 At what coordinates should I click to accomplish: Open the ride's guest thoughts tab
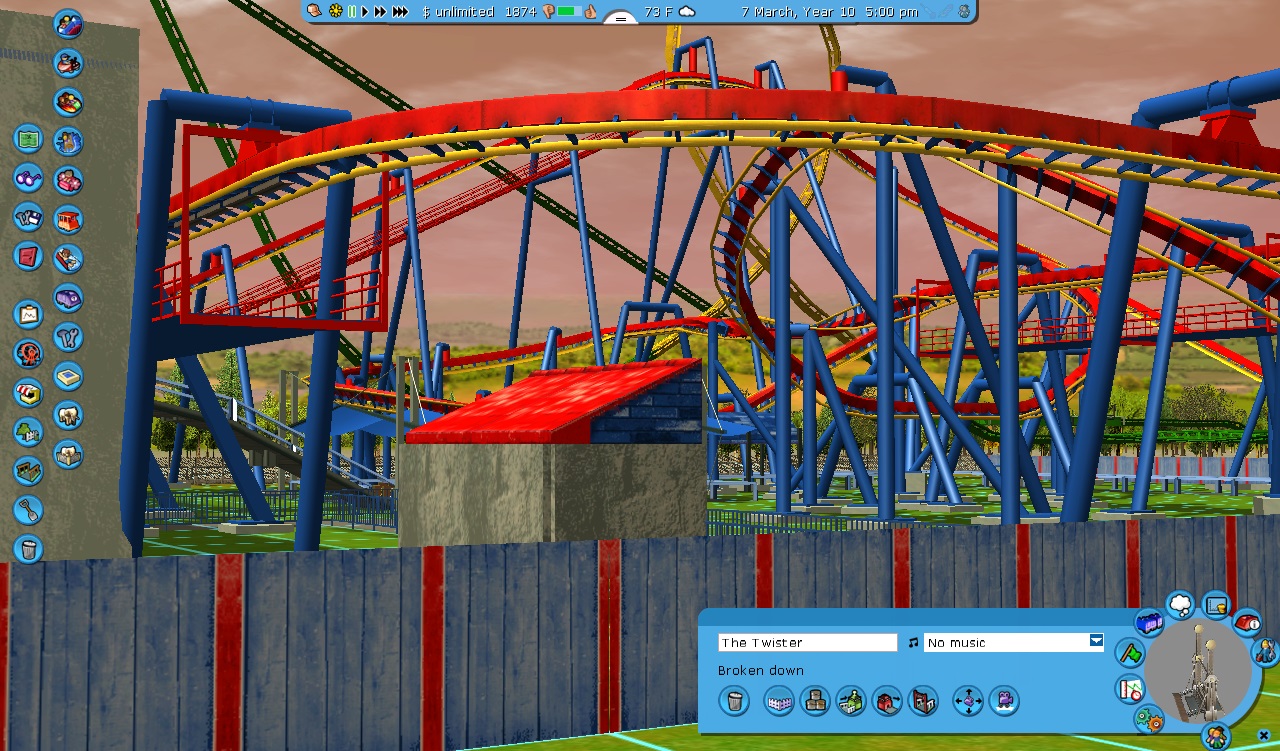(x=1180, y=605)
